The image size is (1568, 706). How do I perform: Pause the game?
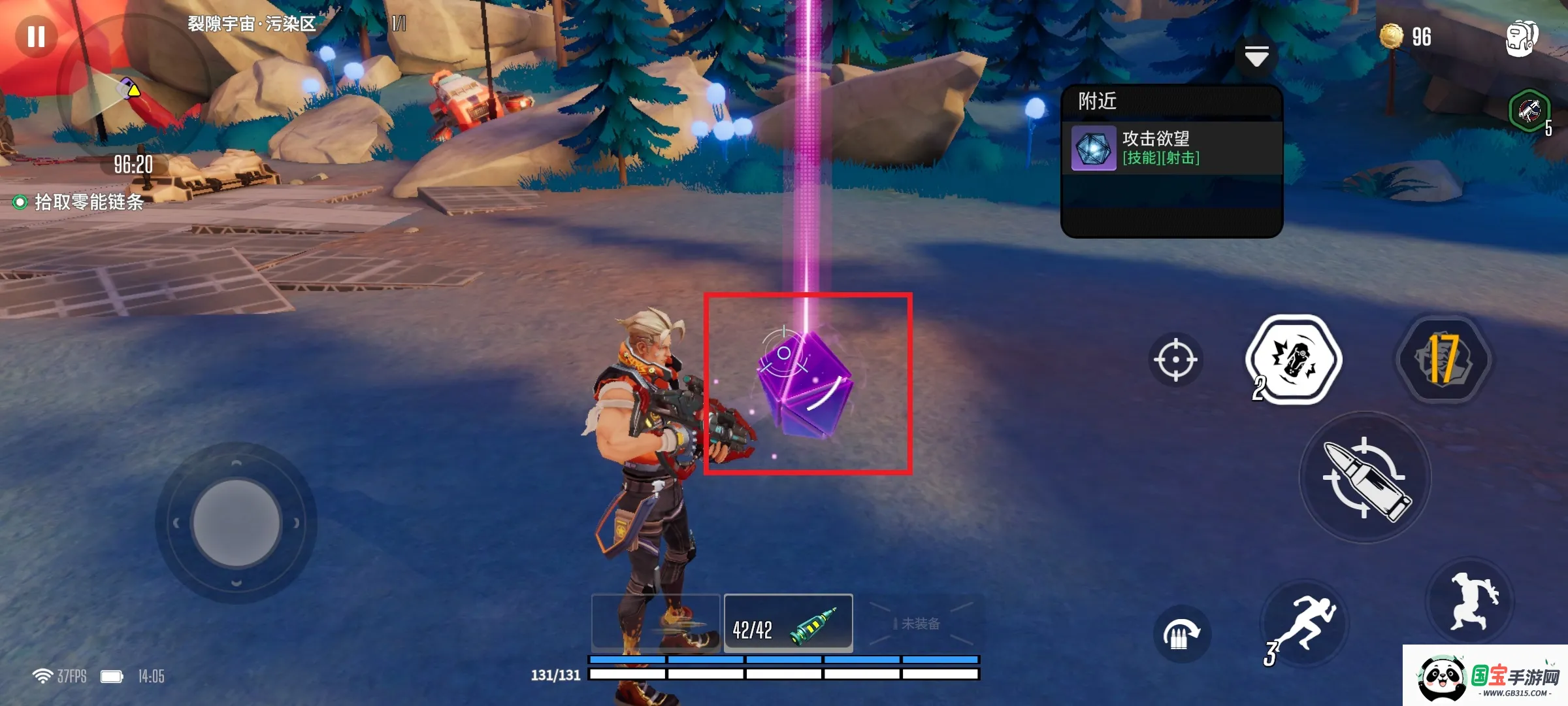36,37
